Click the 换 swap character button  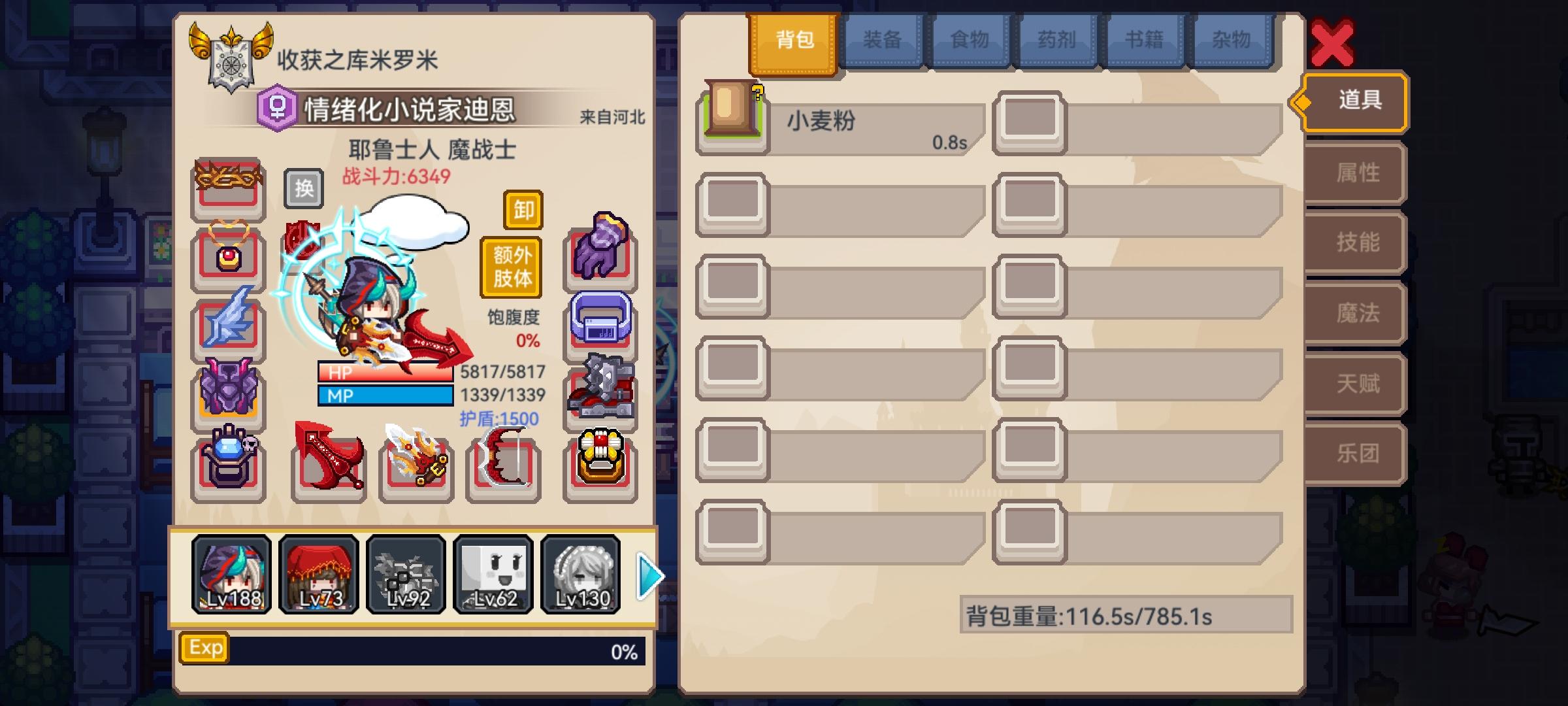tap(302, 188)
